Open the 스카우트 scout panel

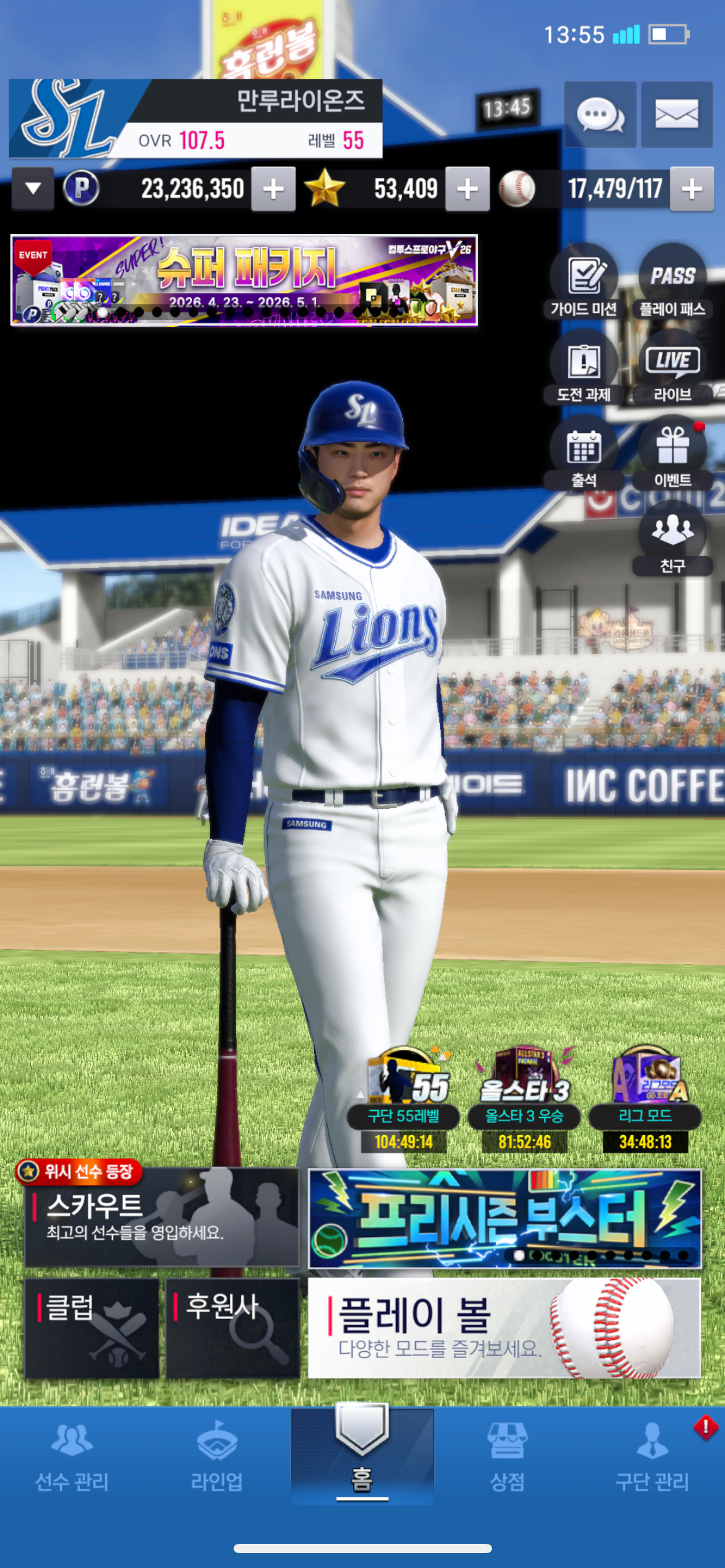point(162,1217)
